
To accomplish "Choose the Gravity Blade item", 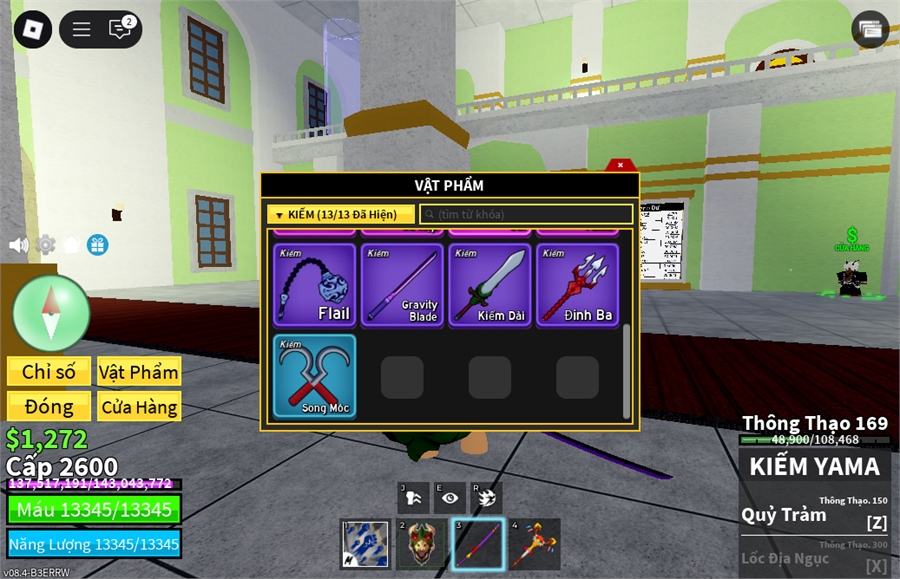I will (401, 285).
